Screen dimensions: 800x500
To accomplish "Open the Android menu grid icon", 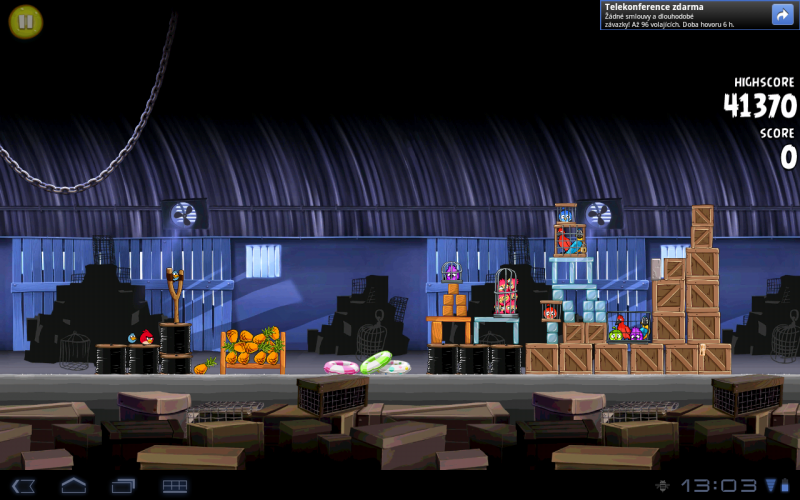I will pyautogui.click(x=175, y=486).
